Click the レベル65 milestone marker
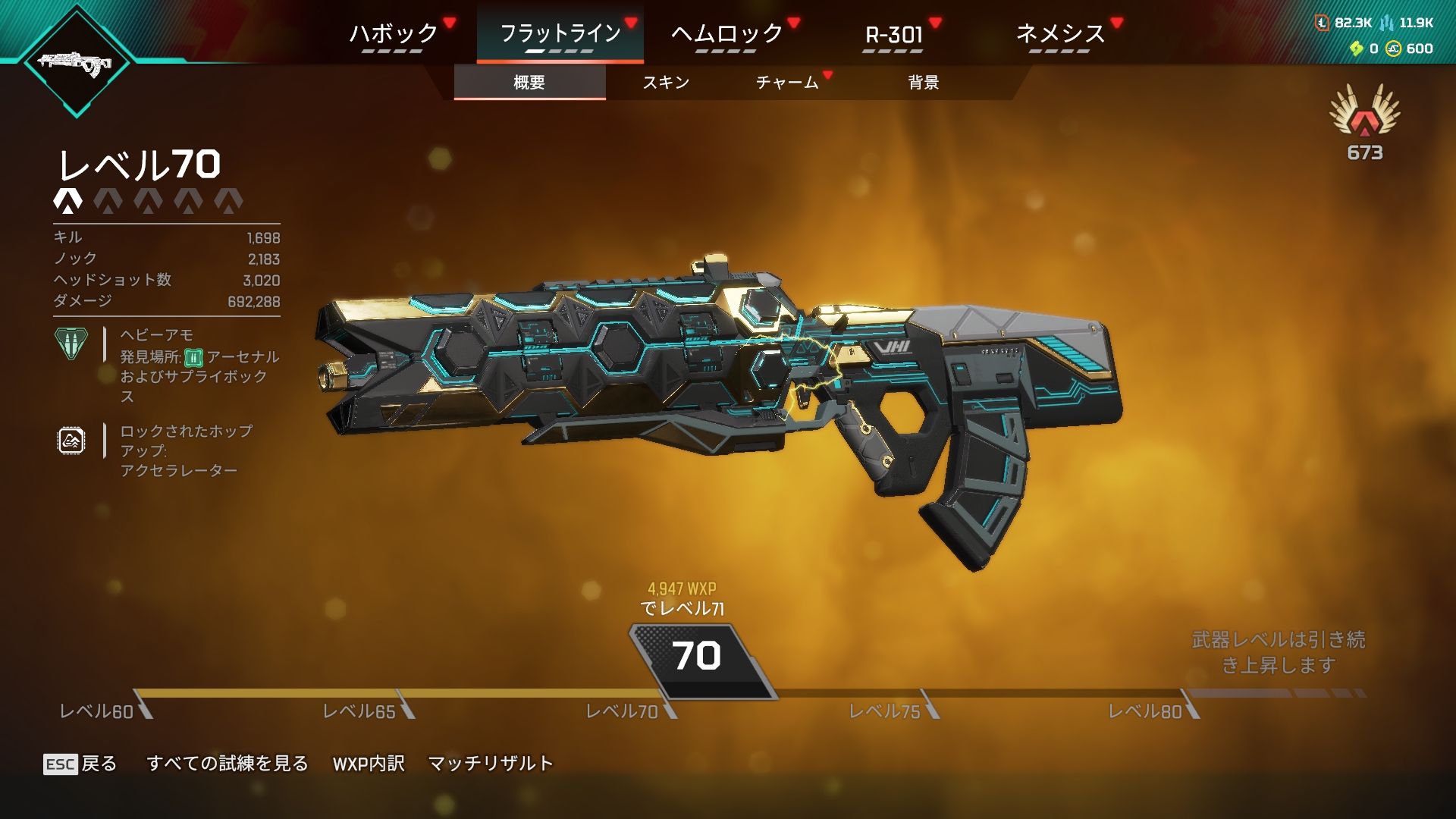The width and height of the screenshot is (1456, 819). point(368,710)
